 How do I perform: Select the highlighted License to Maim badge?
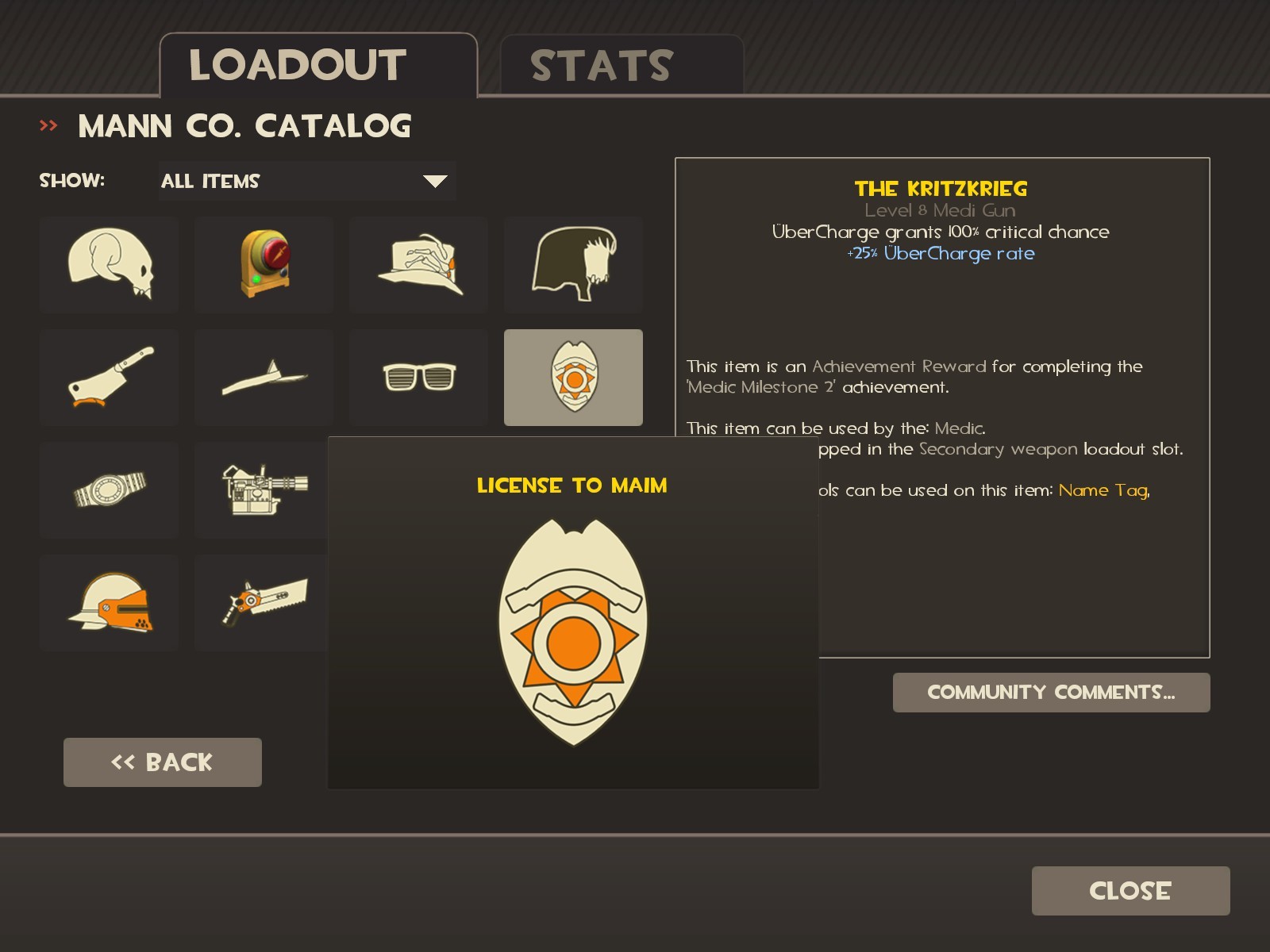coord(573,378)
